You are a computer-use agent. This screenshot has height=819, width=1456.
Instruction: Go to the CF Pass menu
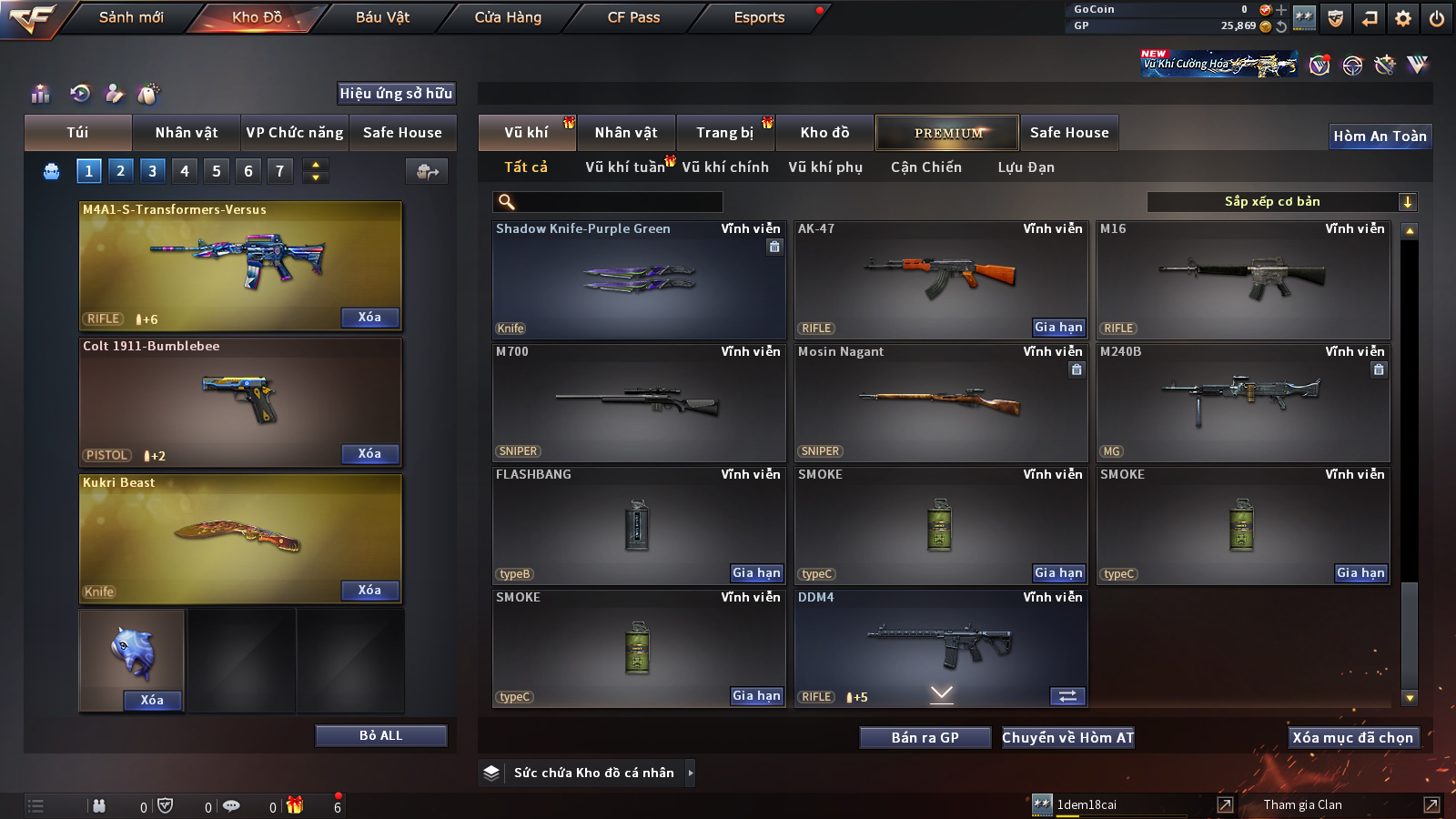[633, 17]
